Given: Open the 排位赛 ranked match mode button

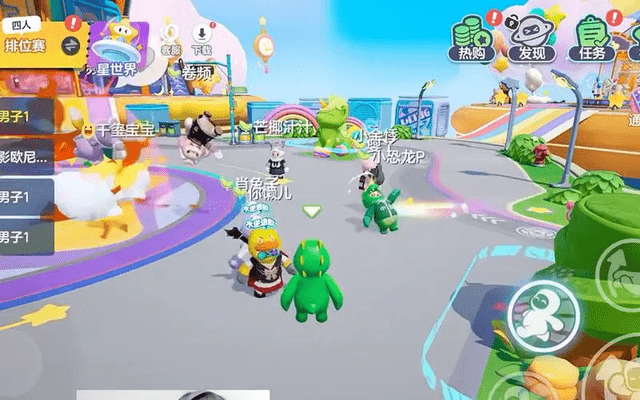Looking at the screenshot, I should point(28,44).
